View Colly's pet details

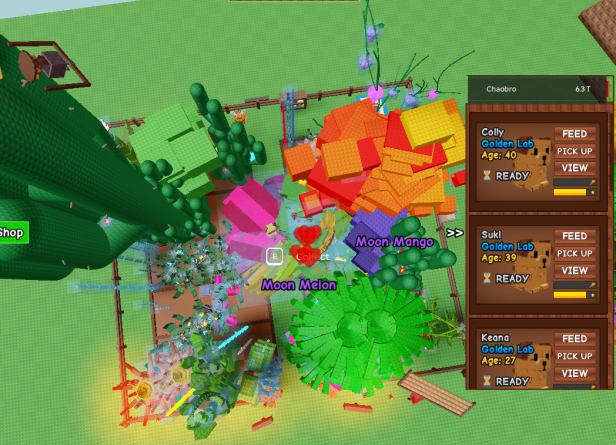(x=574, y=168)
